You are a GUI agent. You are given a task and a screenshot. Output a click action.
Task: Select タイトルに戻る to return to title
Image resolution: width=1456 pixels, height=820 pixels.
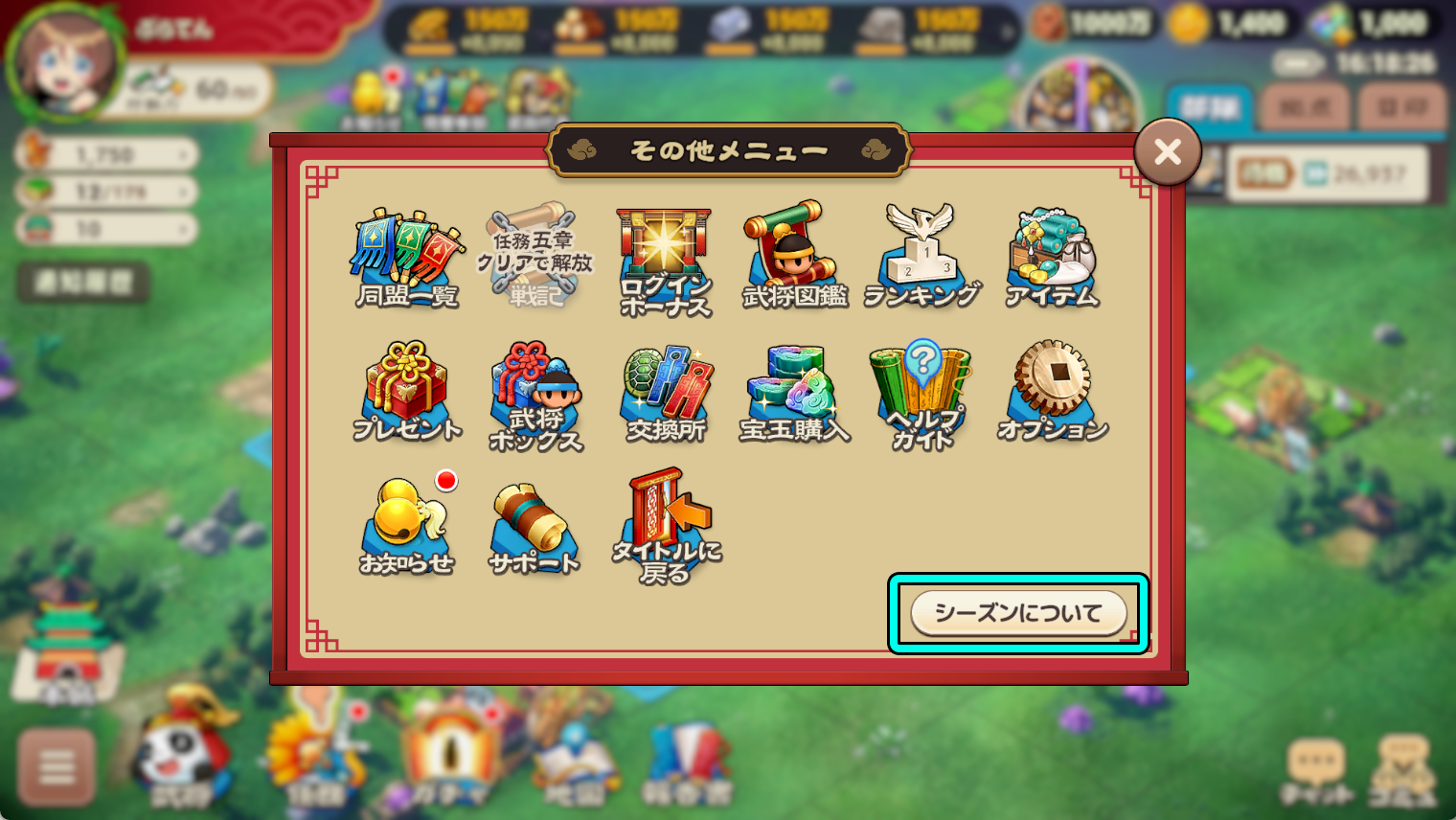click(x=664, y=522)
